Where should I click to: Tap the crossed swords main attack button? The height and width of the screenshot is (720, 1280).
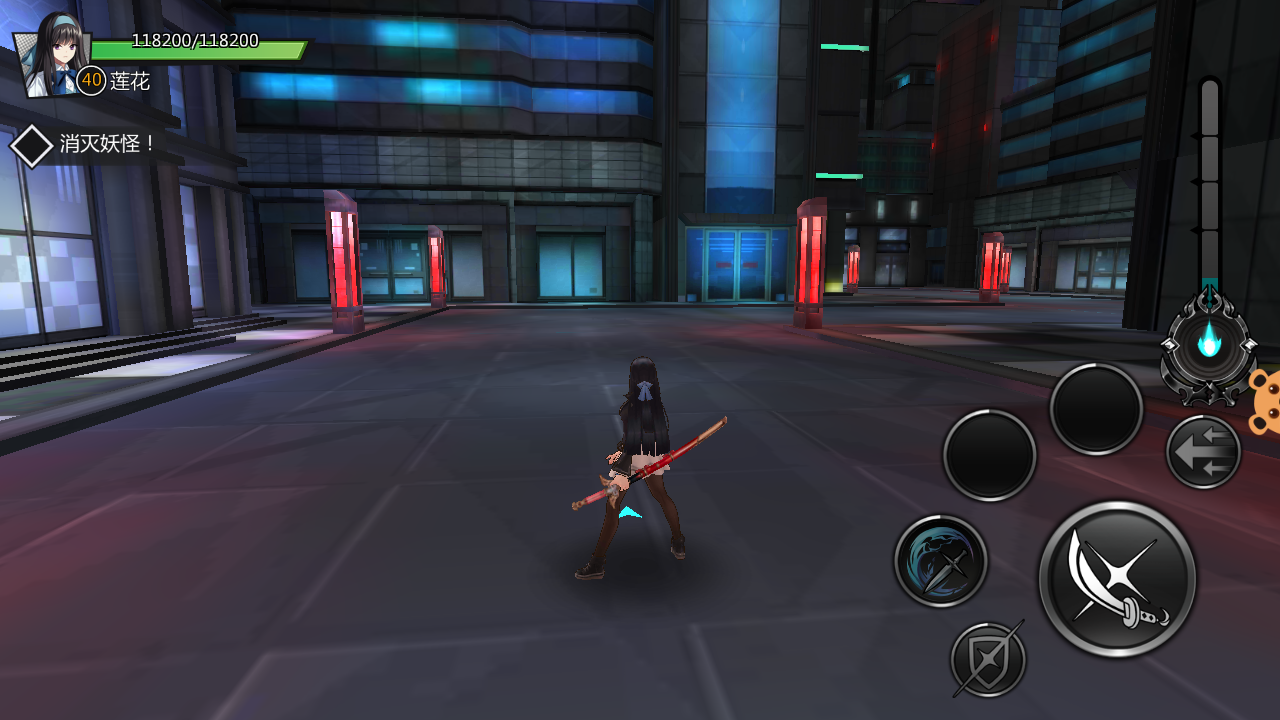tap(1117, 580)
